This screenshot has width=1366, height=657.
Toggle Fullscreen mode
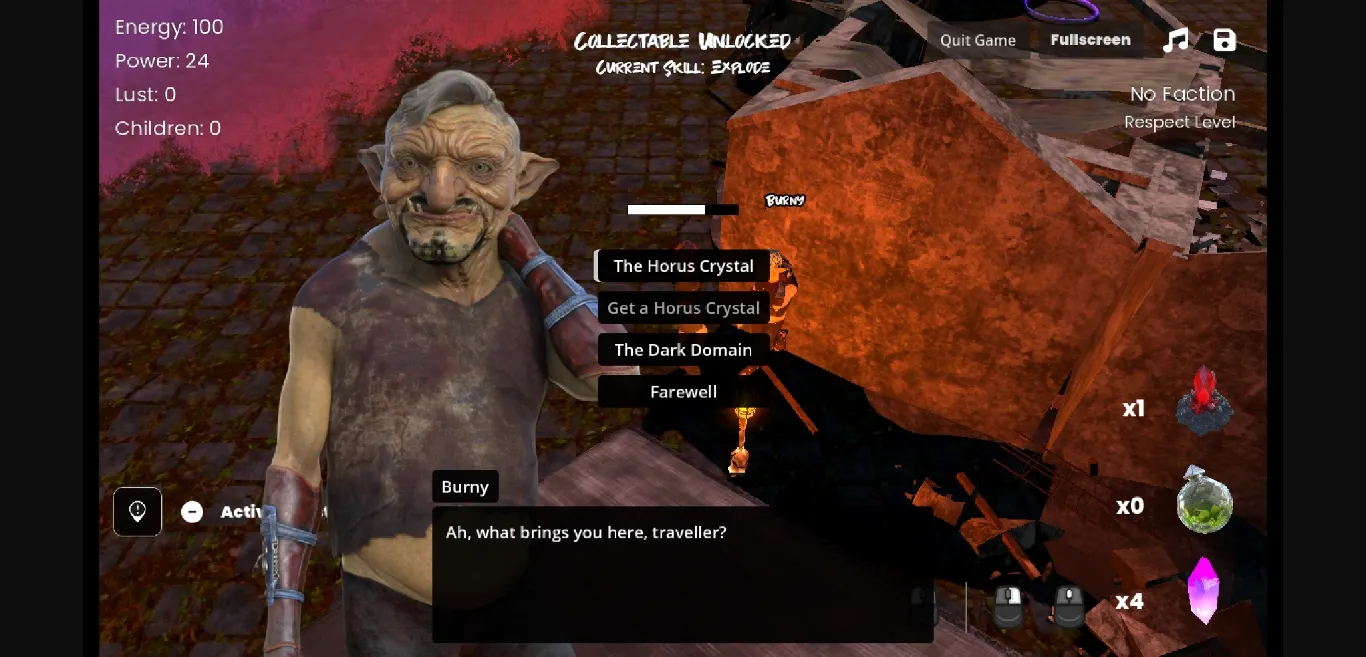[x=1090, y=40]
